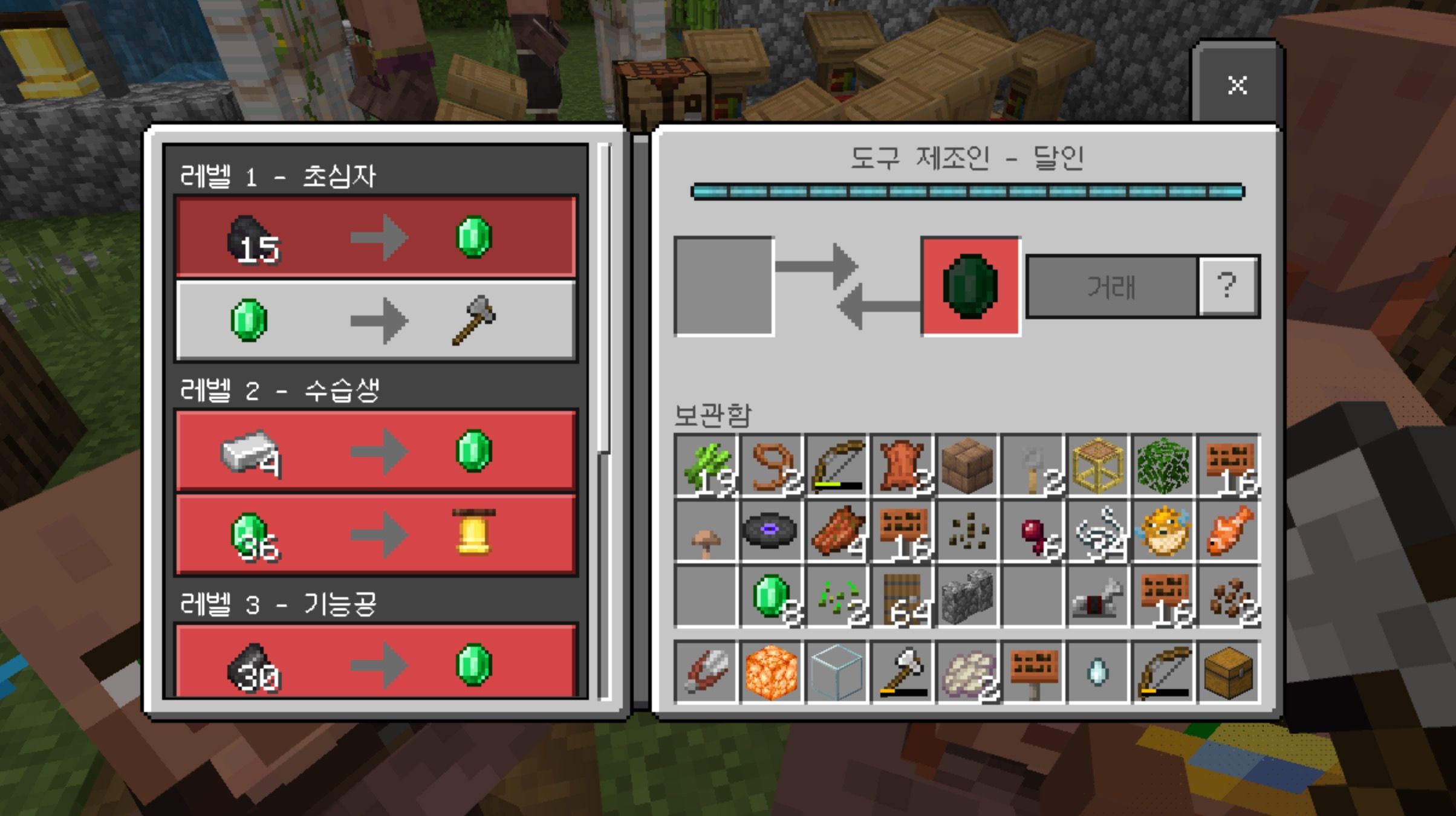The image size is (1456, 816).
Task: Select the emerald stack in inventory
Action: click(x=772, y=597)
